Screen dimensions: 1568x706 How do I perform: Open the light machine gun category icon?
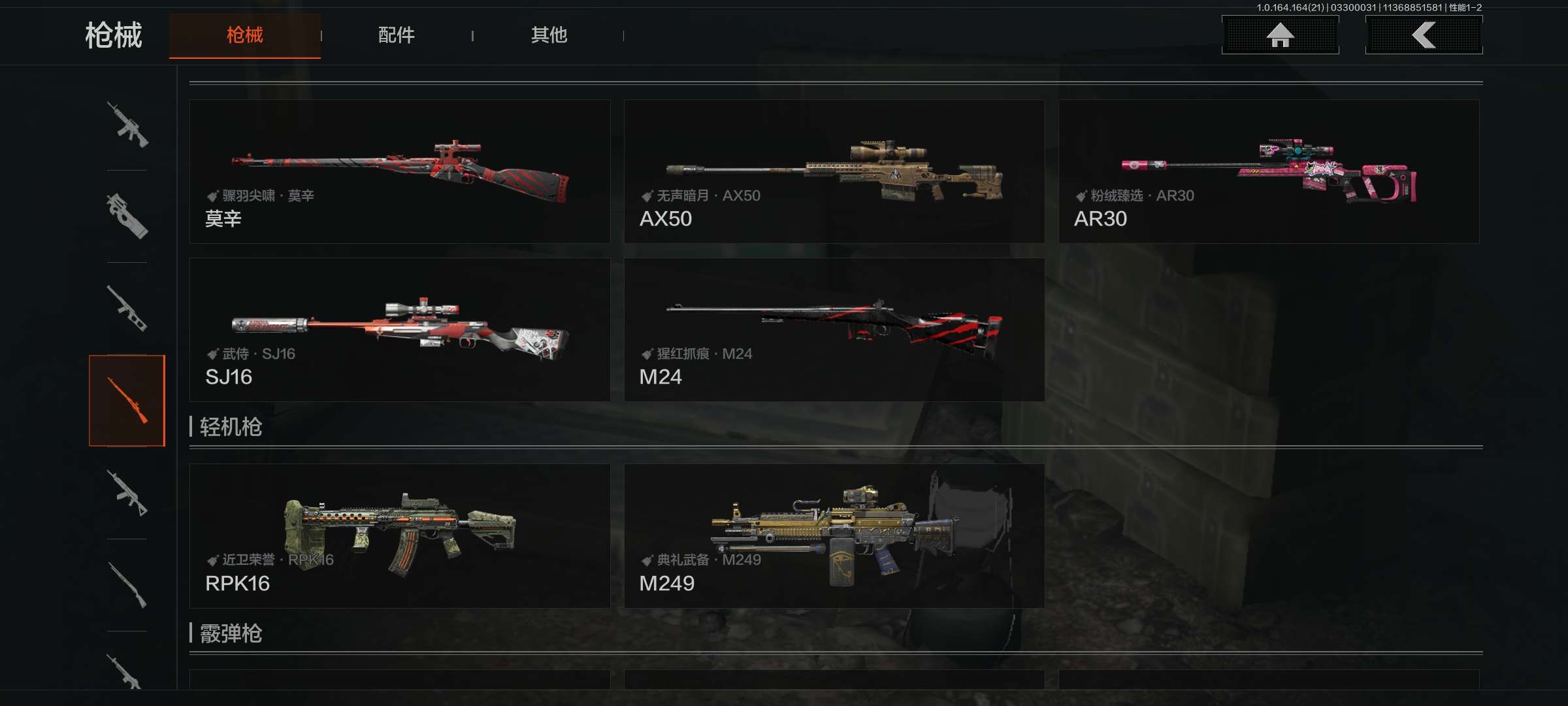pos(127,493)
